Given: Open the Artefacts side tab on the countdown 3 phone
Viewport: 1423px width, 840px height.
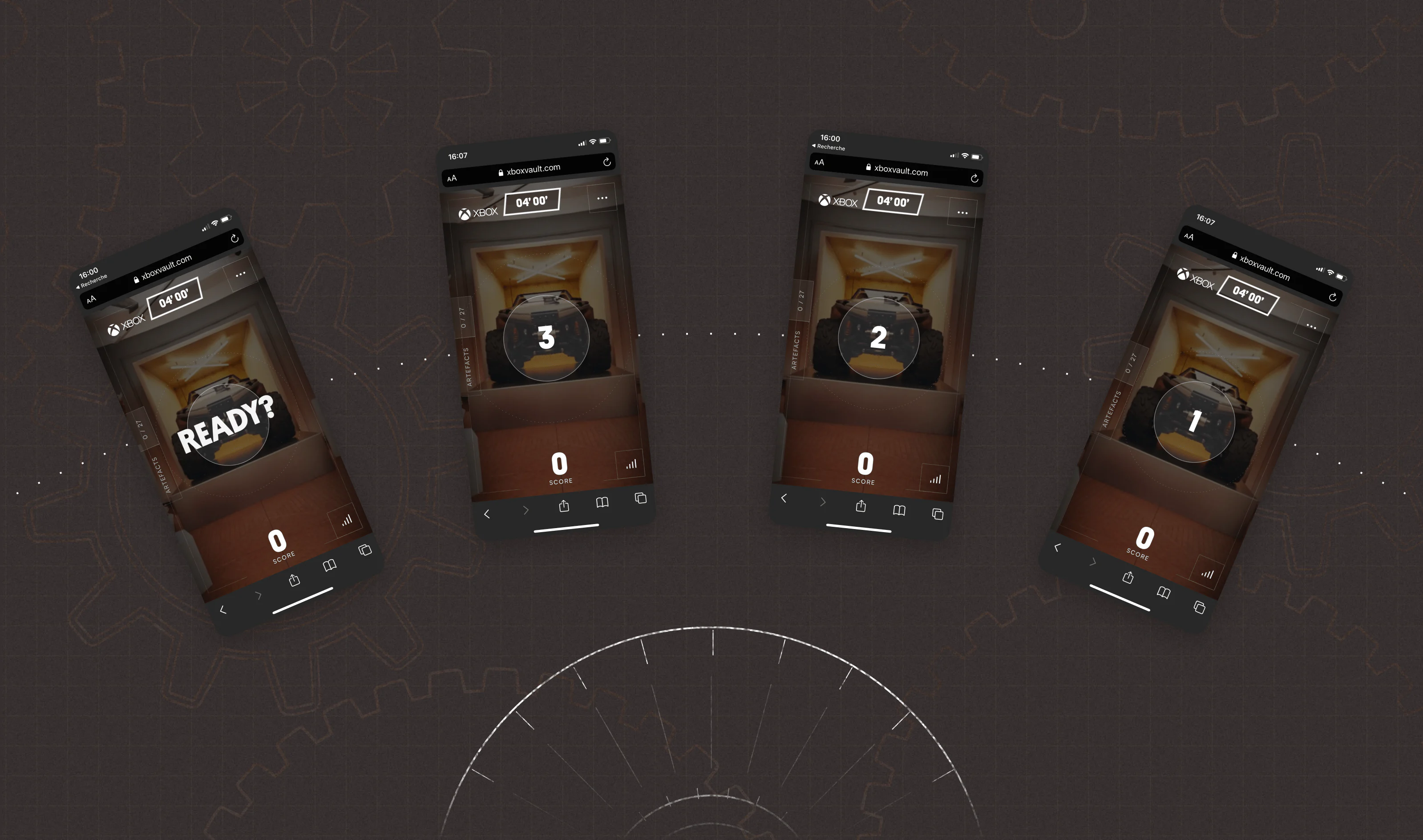Looking at the screenshot, I should point(468,367).
